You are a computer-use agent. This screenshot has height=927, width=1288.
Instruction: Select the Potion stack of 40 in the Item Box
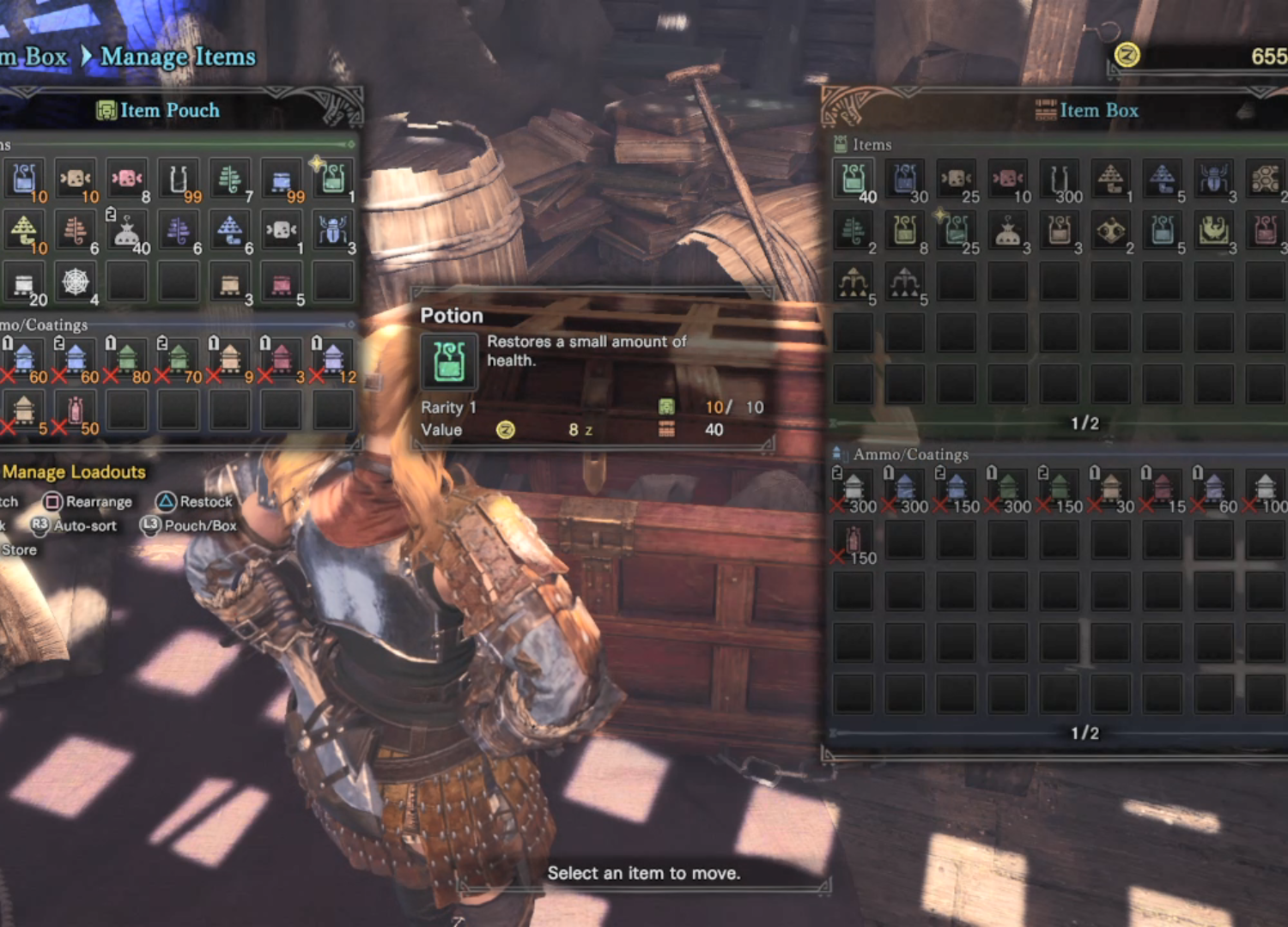[x=854, y=179]
